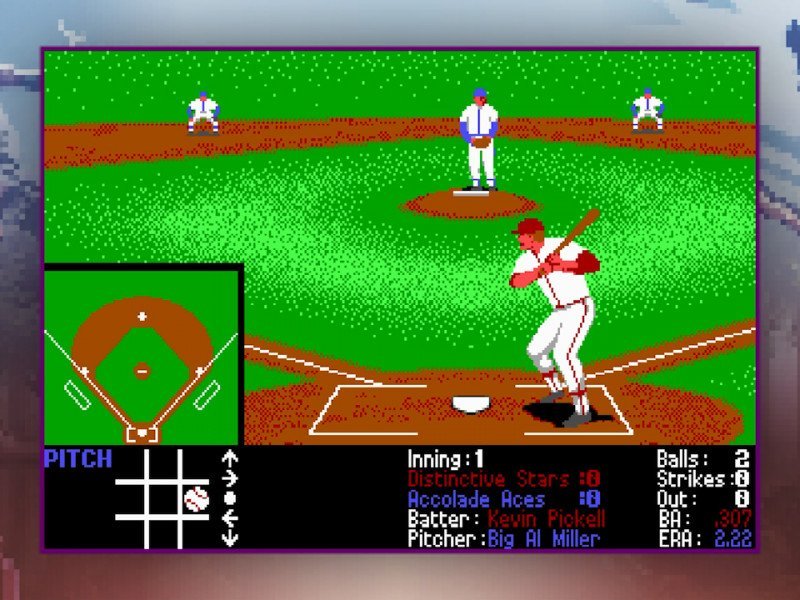Click the baseball in the pitch grid
This screenshot has height=600, width=800.
[196, 498]
